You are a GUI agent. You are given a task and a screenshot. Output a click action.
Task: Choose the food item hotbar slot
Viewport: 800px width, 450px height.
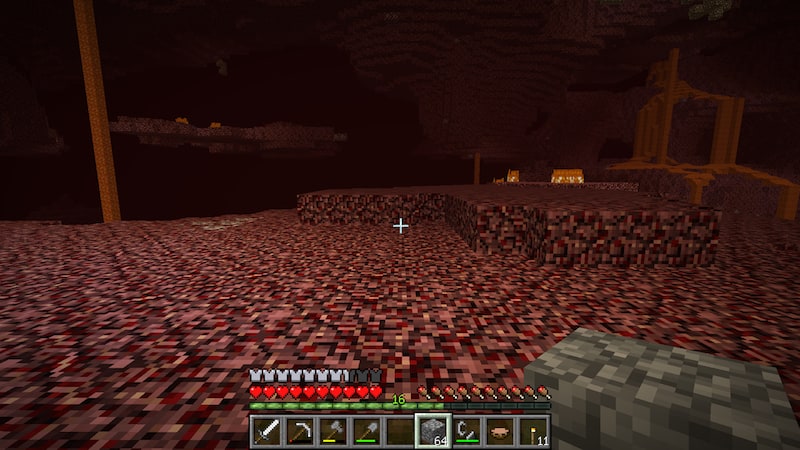(499, 431)
